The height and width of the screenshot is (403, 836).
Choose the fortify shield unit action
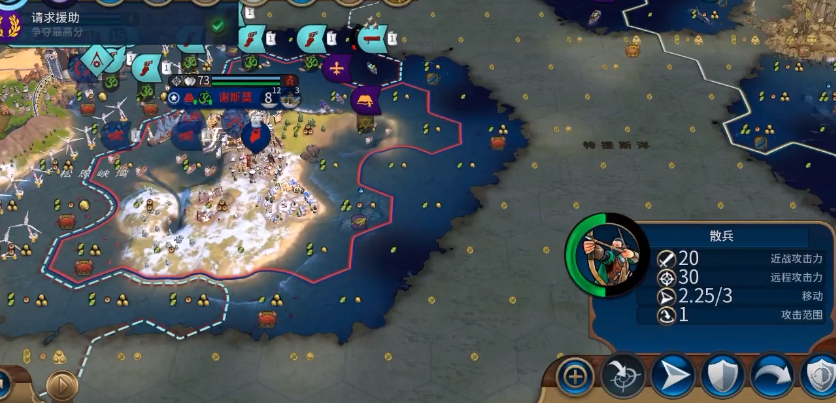coord(722,377)
